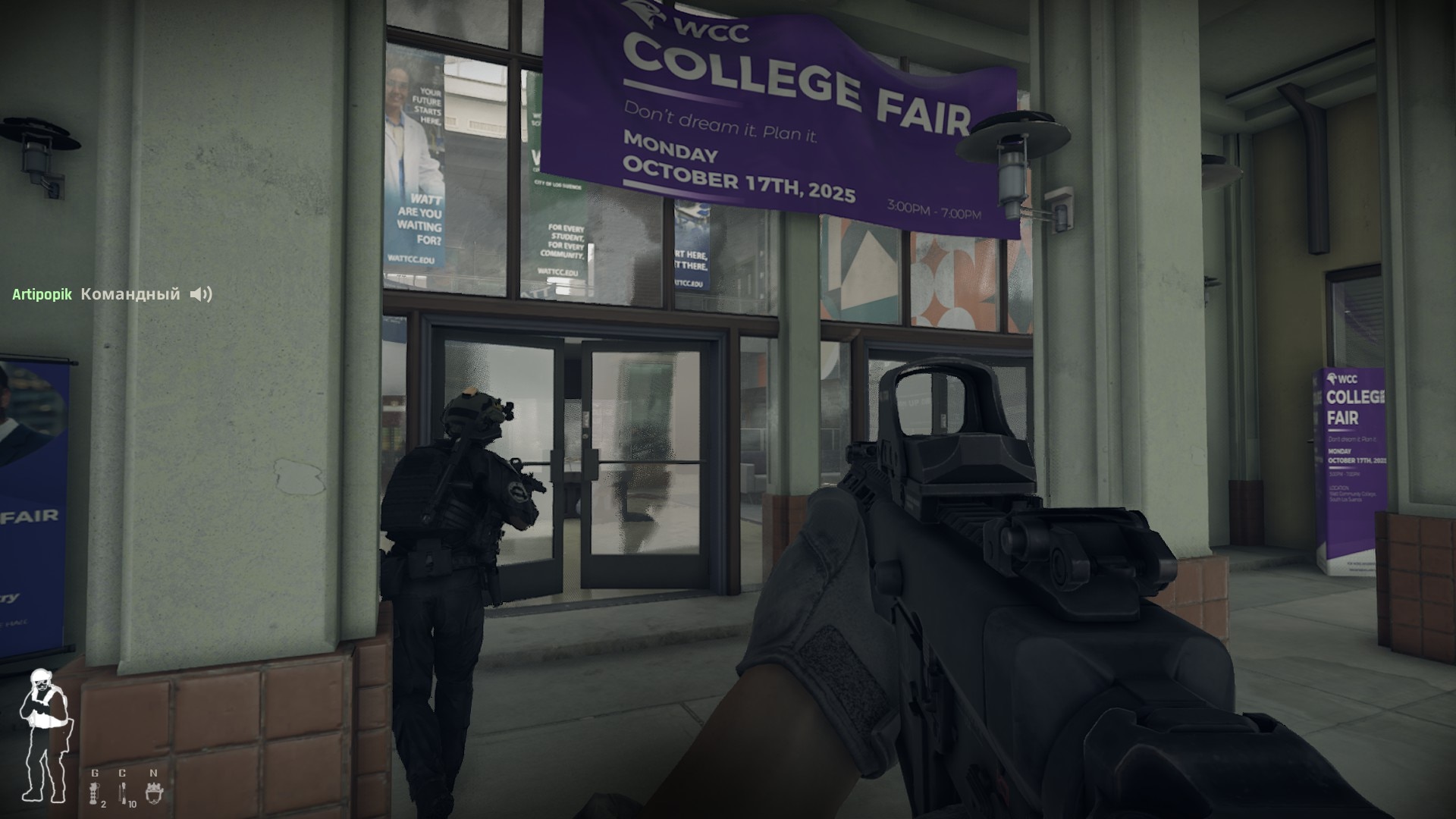
Task: Select player name Artipopik in voice indicator
Action: pyautogui.click(x=42, y=294)
